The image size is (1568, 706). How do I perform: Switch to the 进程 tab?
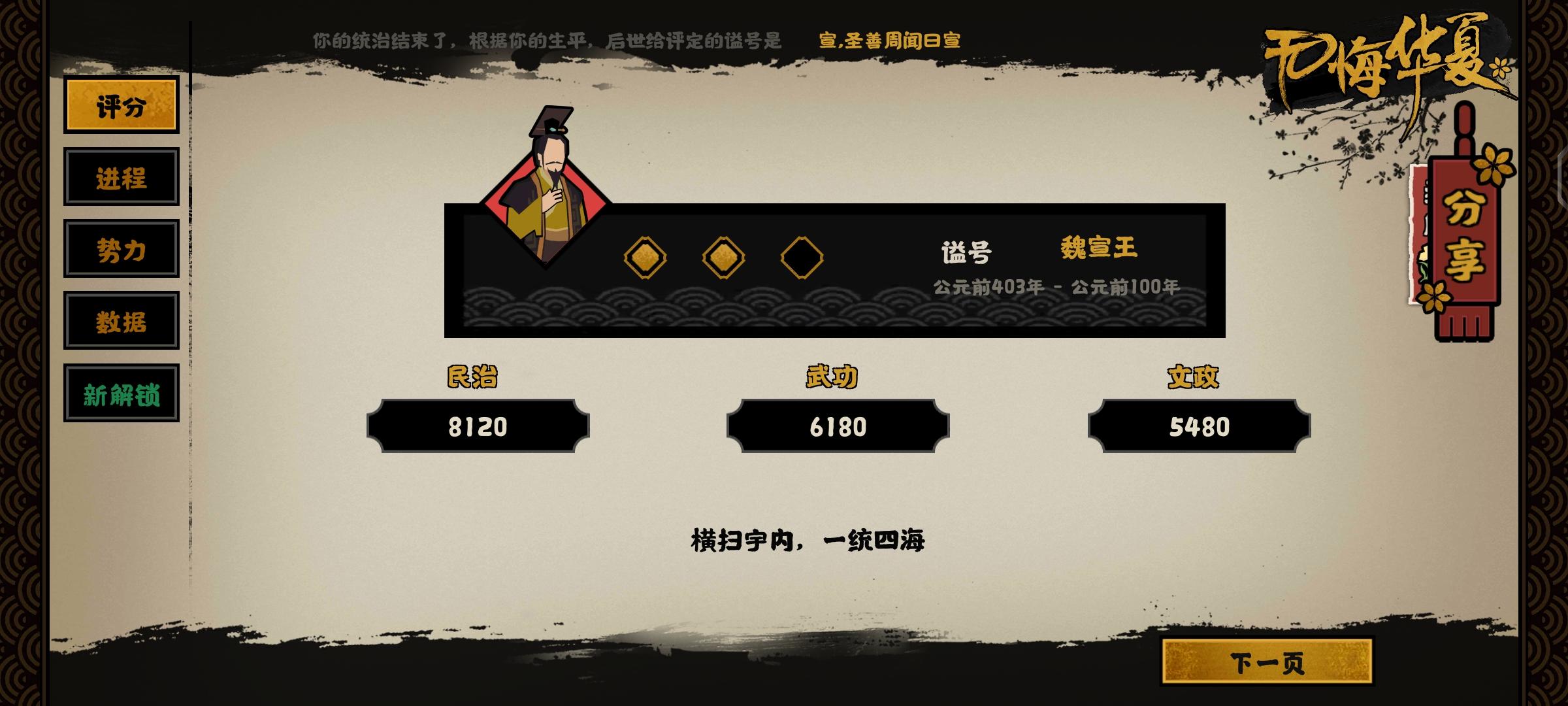(121, 179)
